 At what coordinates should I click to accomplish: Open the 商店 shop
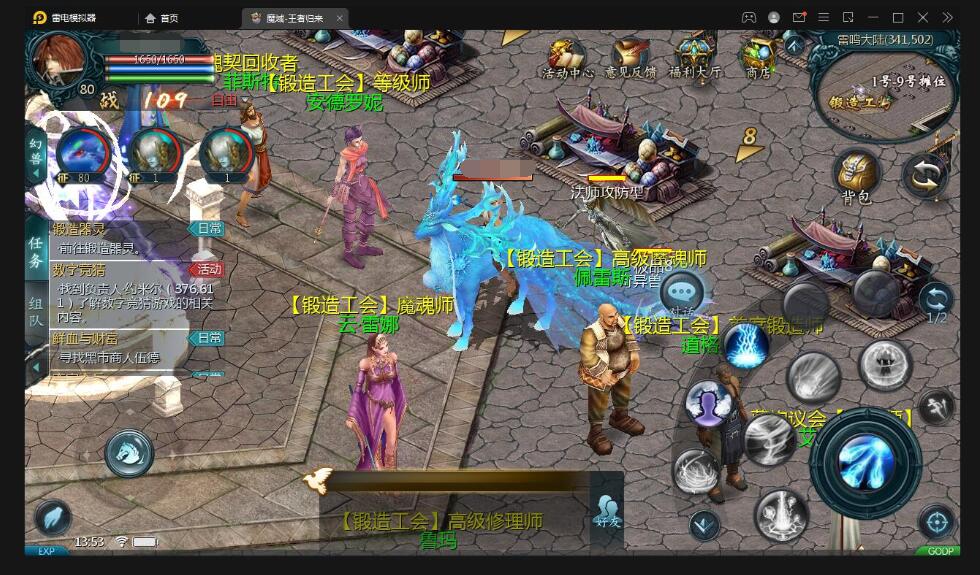758,59
